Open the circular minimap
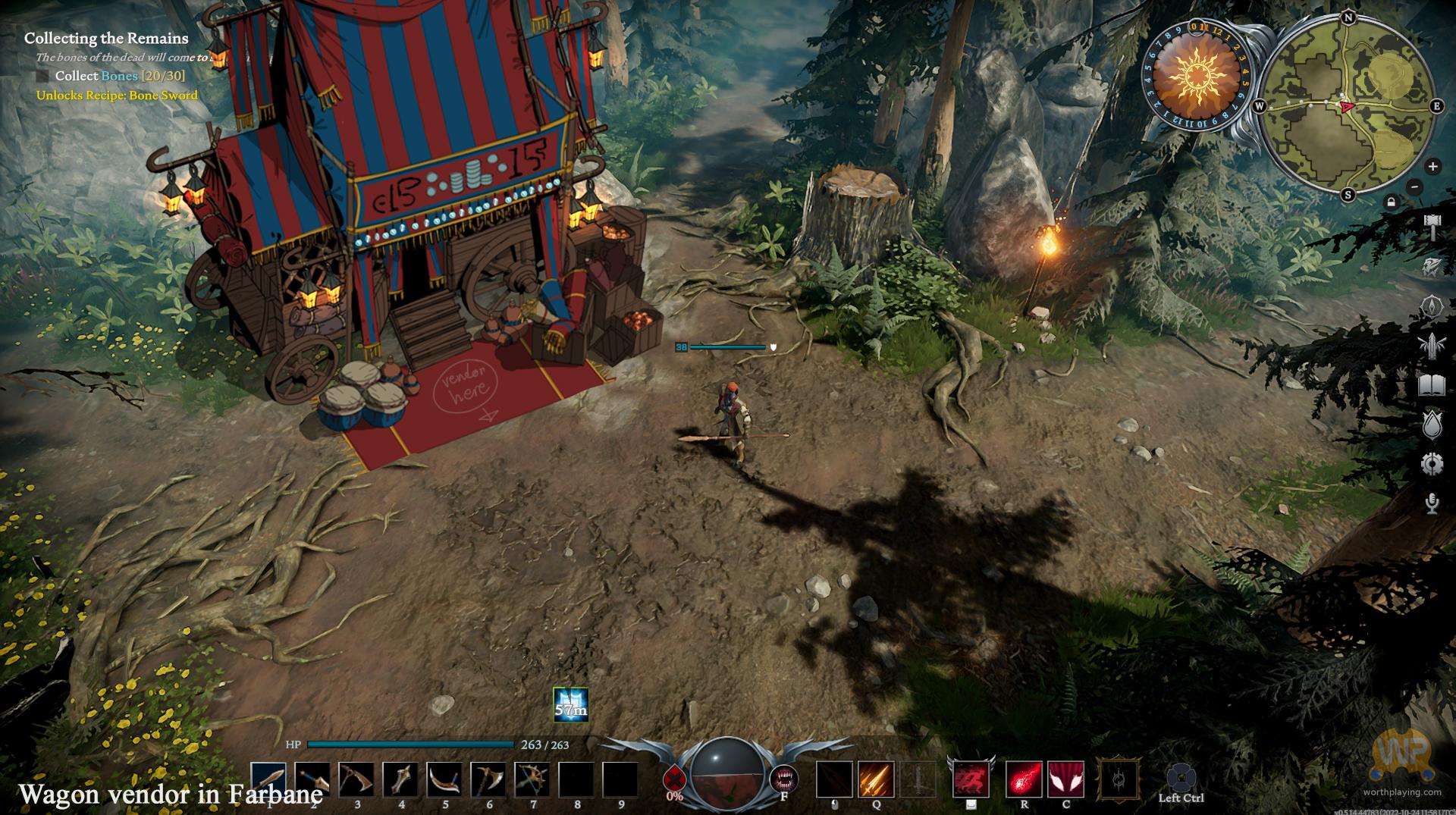The image size is (1456, 815). (1348, 107)
